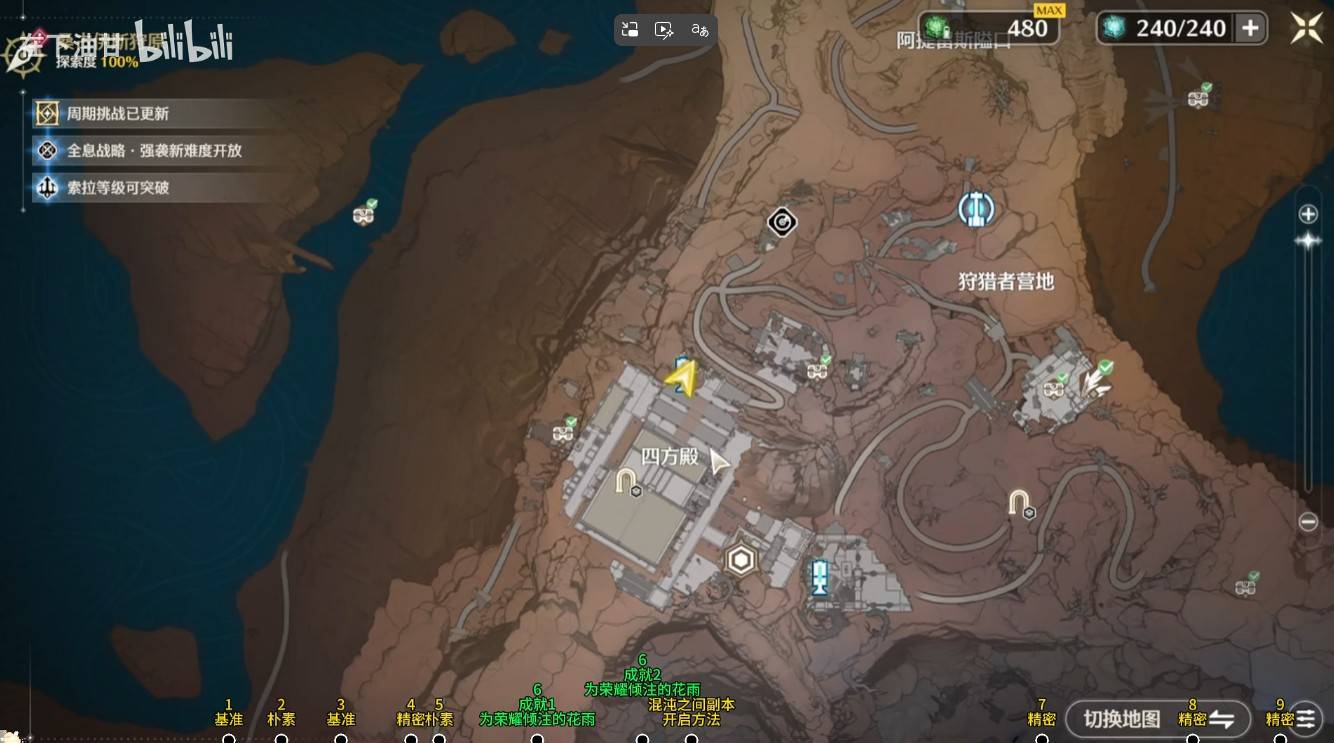
Task: Zoom in the map with plus button
Action: coord(1308,214)
